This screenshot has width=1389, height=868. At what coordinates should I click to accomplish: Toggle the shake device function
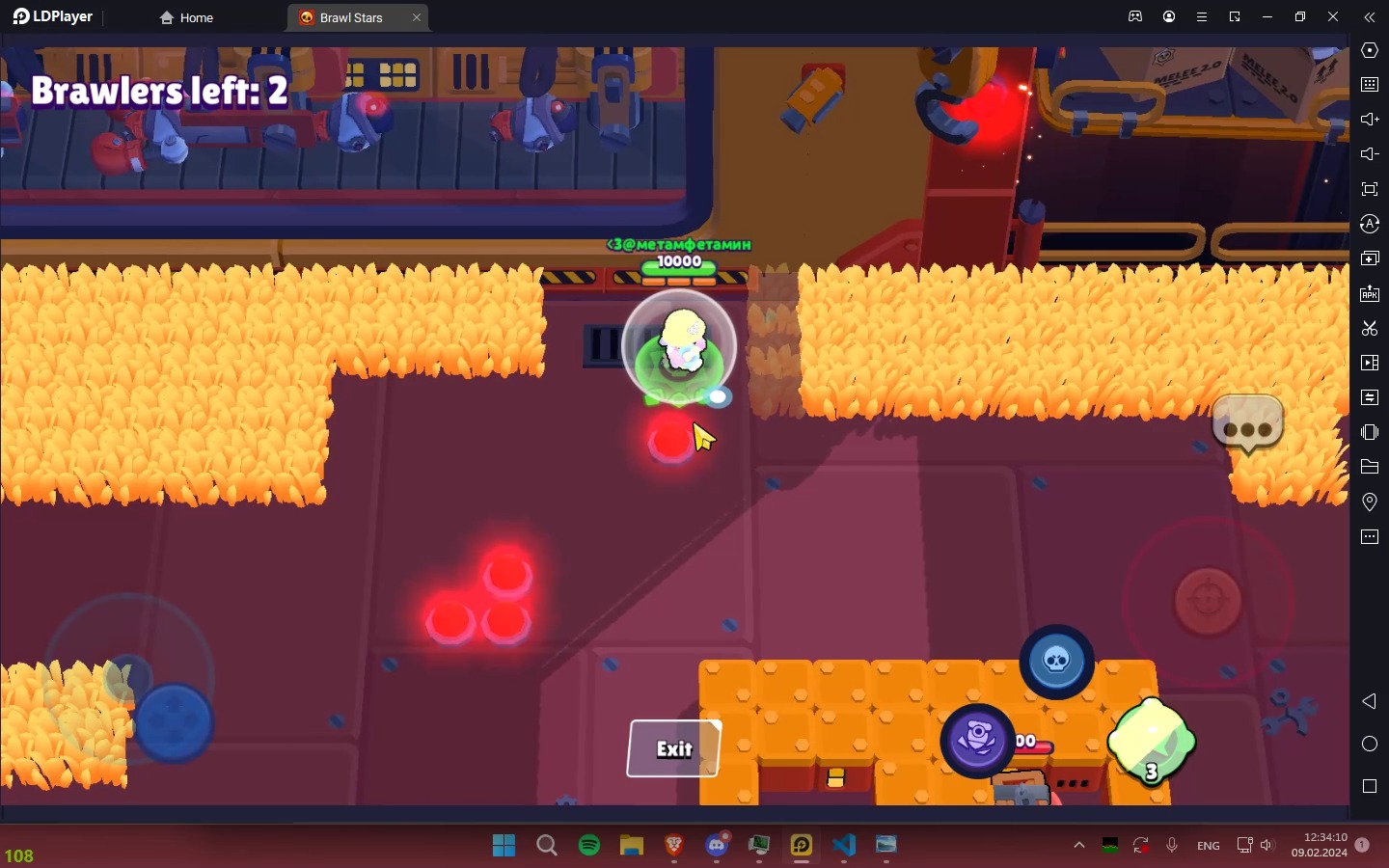point(1370,433)
